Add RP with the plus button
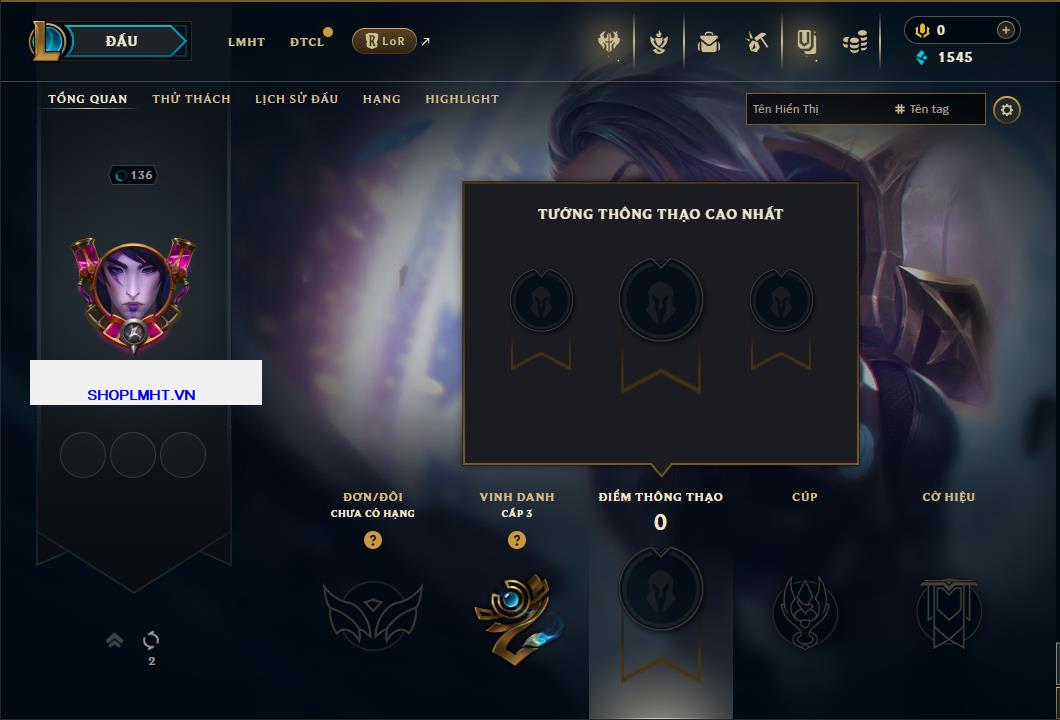This screenshot has width=1060, height=720. [1005, 30]
